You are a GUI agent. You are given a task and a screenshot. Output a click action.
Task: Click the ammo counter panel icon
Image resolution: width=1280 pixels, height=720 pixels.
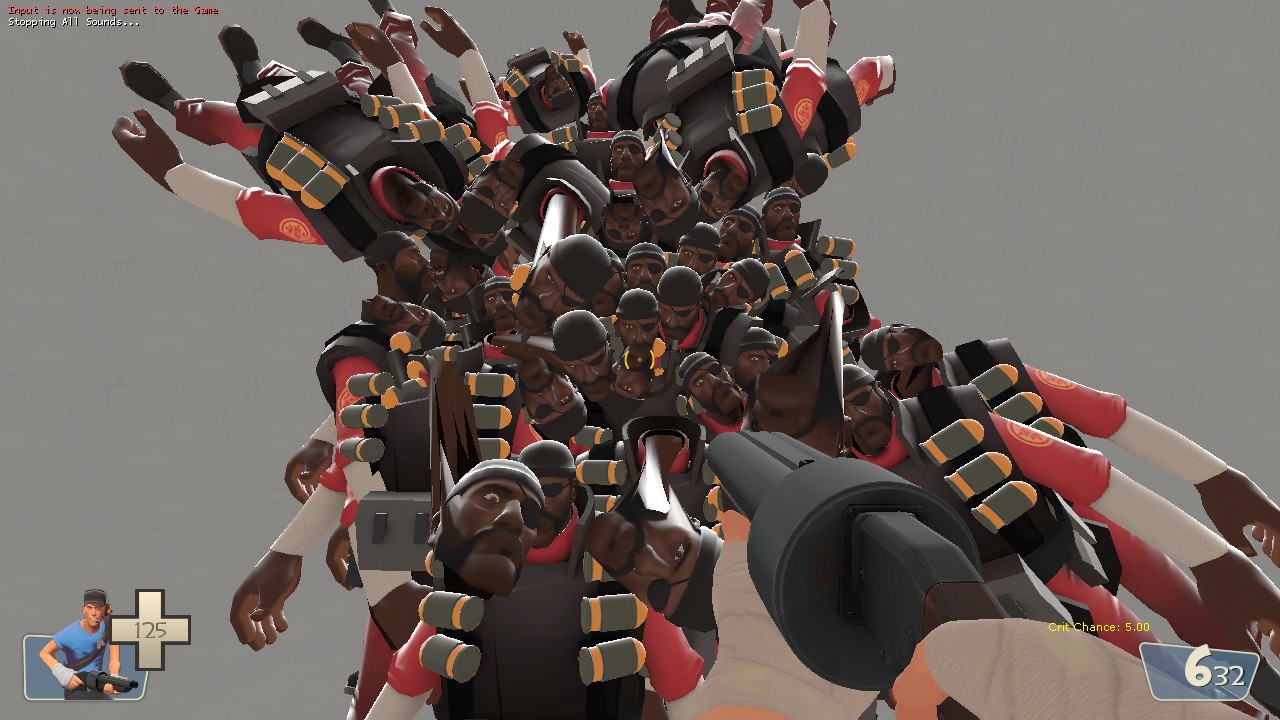coord(1195,670)
